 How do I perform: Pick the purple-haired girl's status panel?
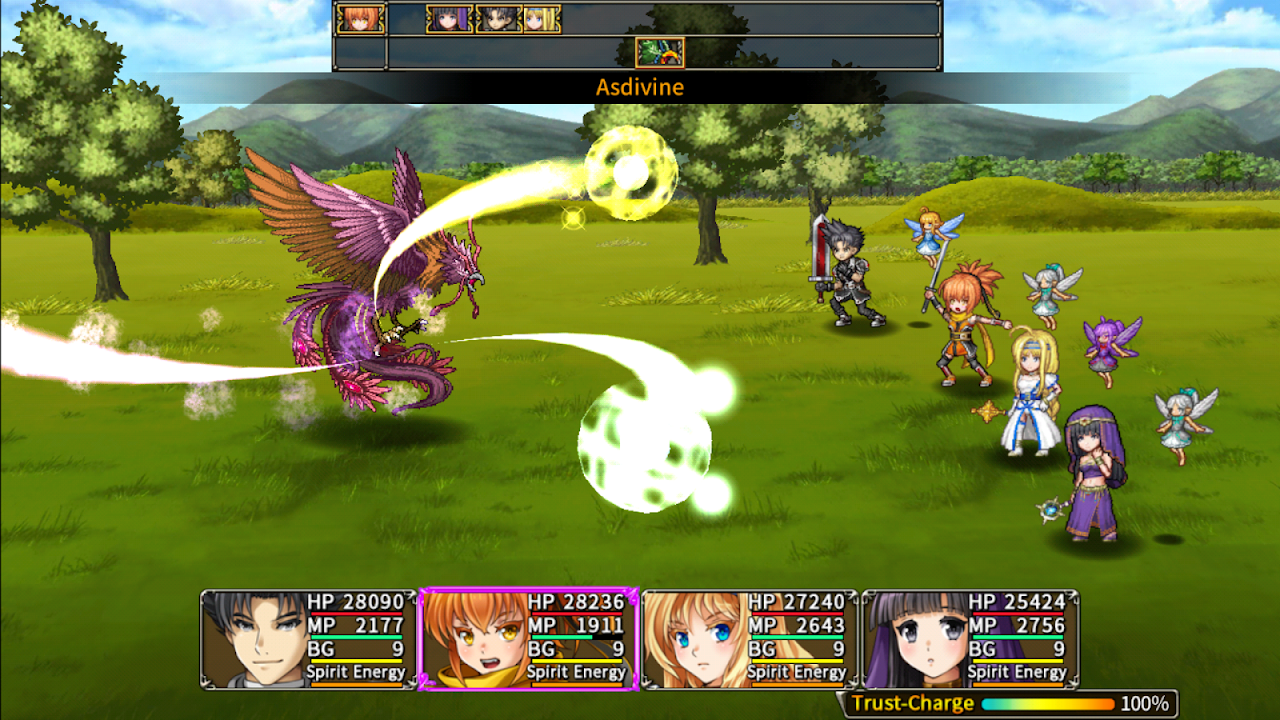pyautogui.click(x=970, y=639)
